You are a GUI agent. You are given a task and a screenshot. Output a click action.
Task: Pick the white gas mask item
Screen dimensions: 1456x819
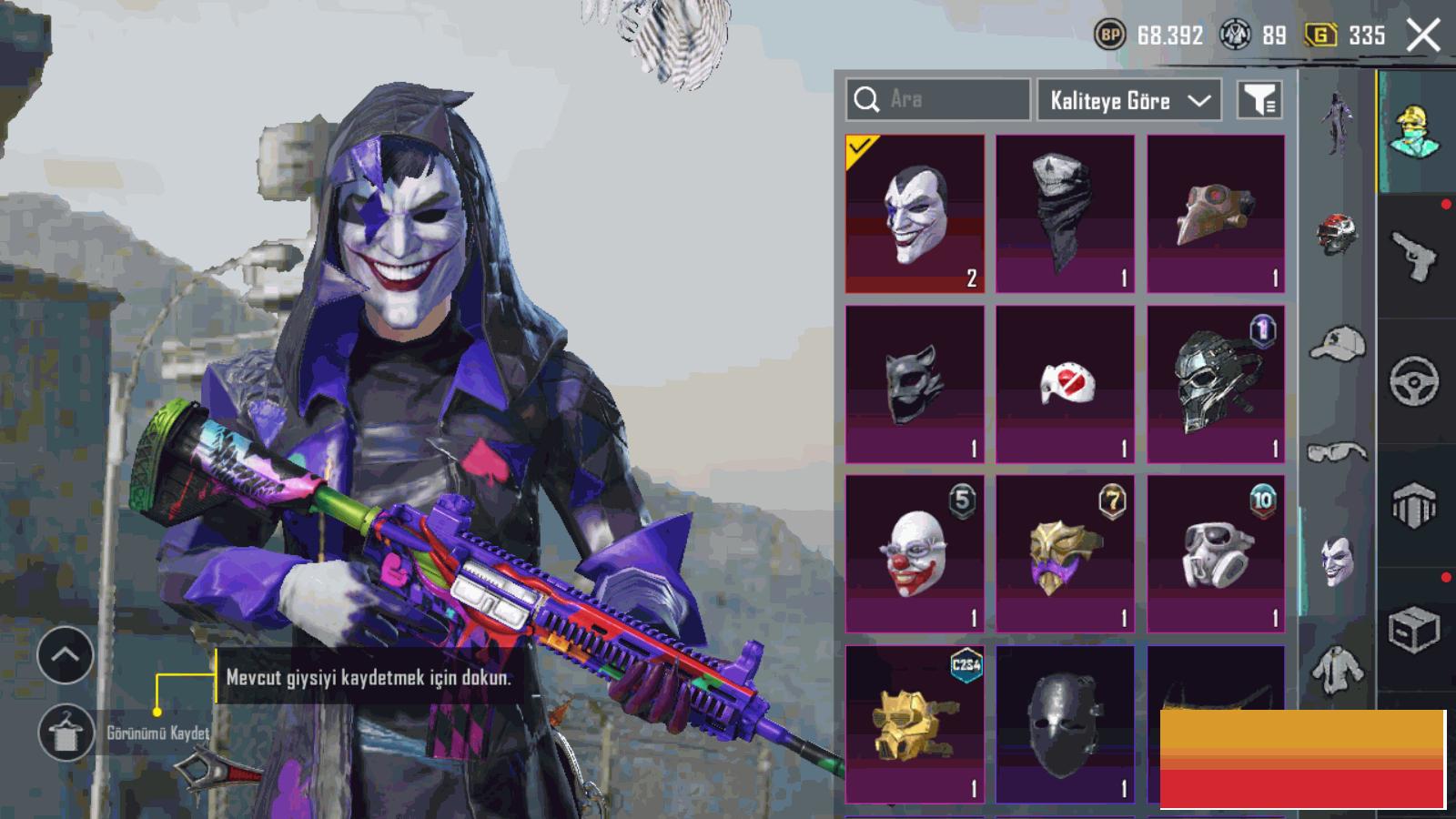[1216, 553]
